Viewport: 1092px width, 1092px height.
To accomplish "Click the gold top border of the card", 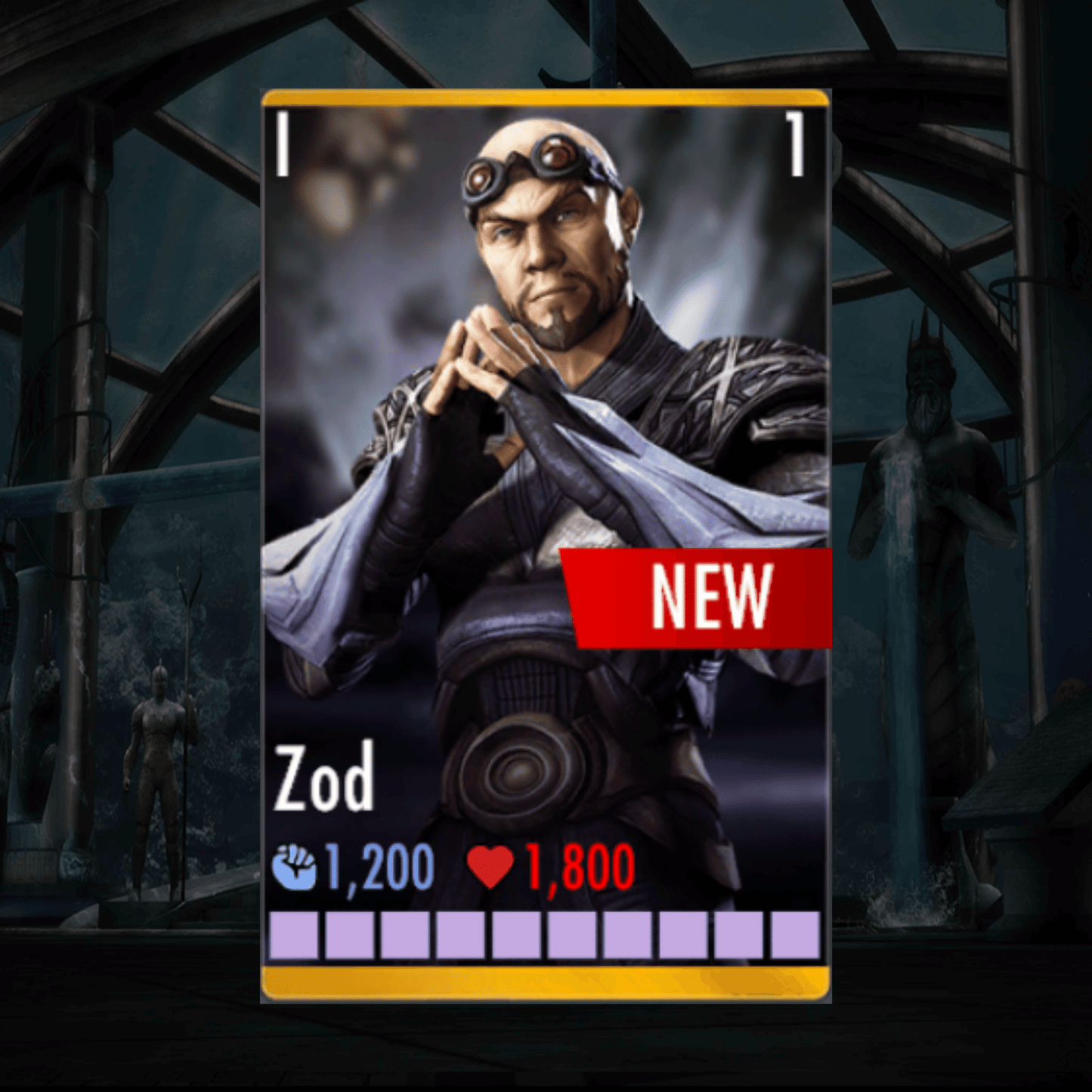I will point(544,97).
